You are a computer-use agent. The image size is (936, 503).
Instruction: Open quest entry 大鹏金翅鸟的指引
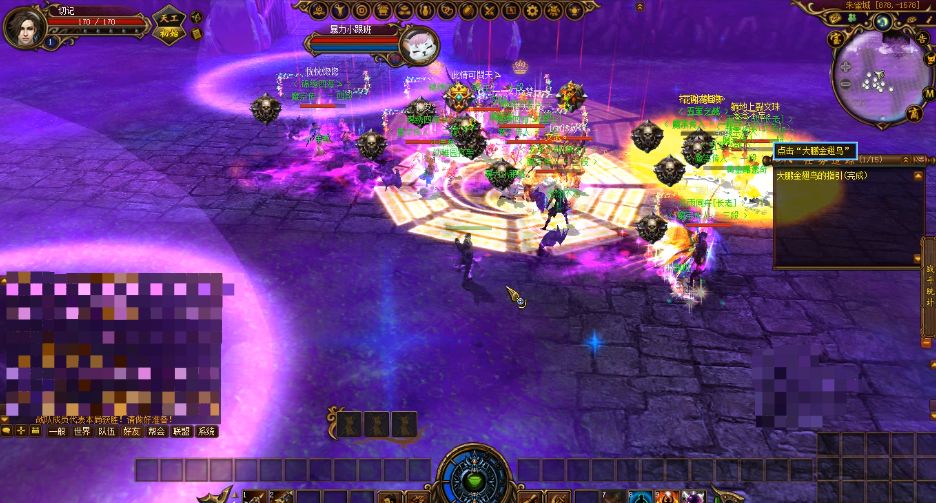821,175
